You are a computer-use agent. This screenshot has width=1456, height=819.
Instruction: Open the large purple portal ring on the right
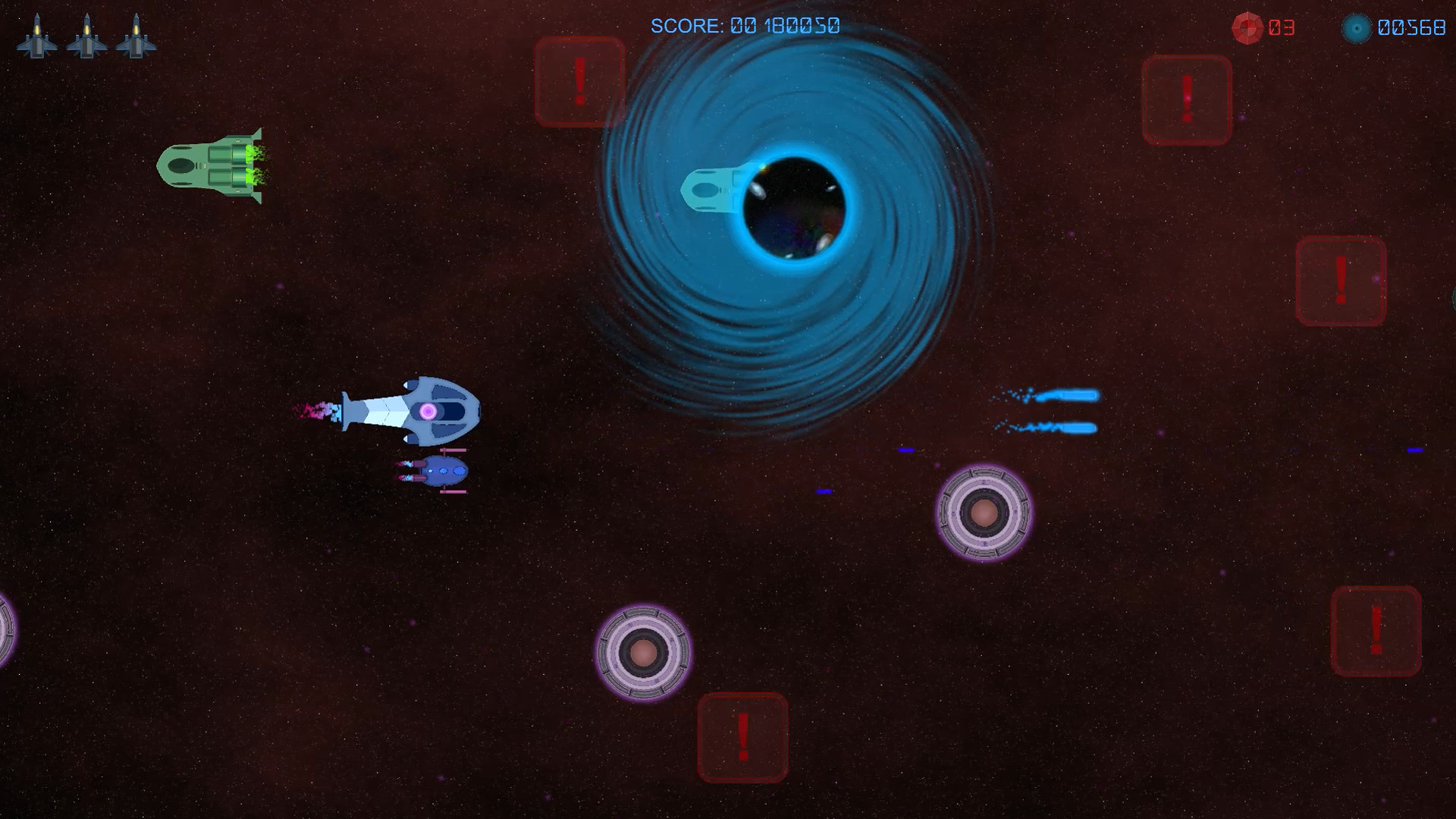(x=984, y=514)
